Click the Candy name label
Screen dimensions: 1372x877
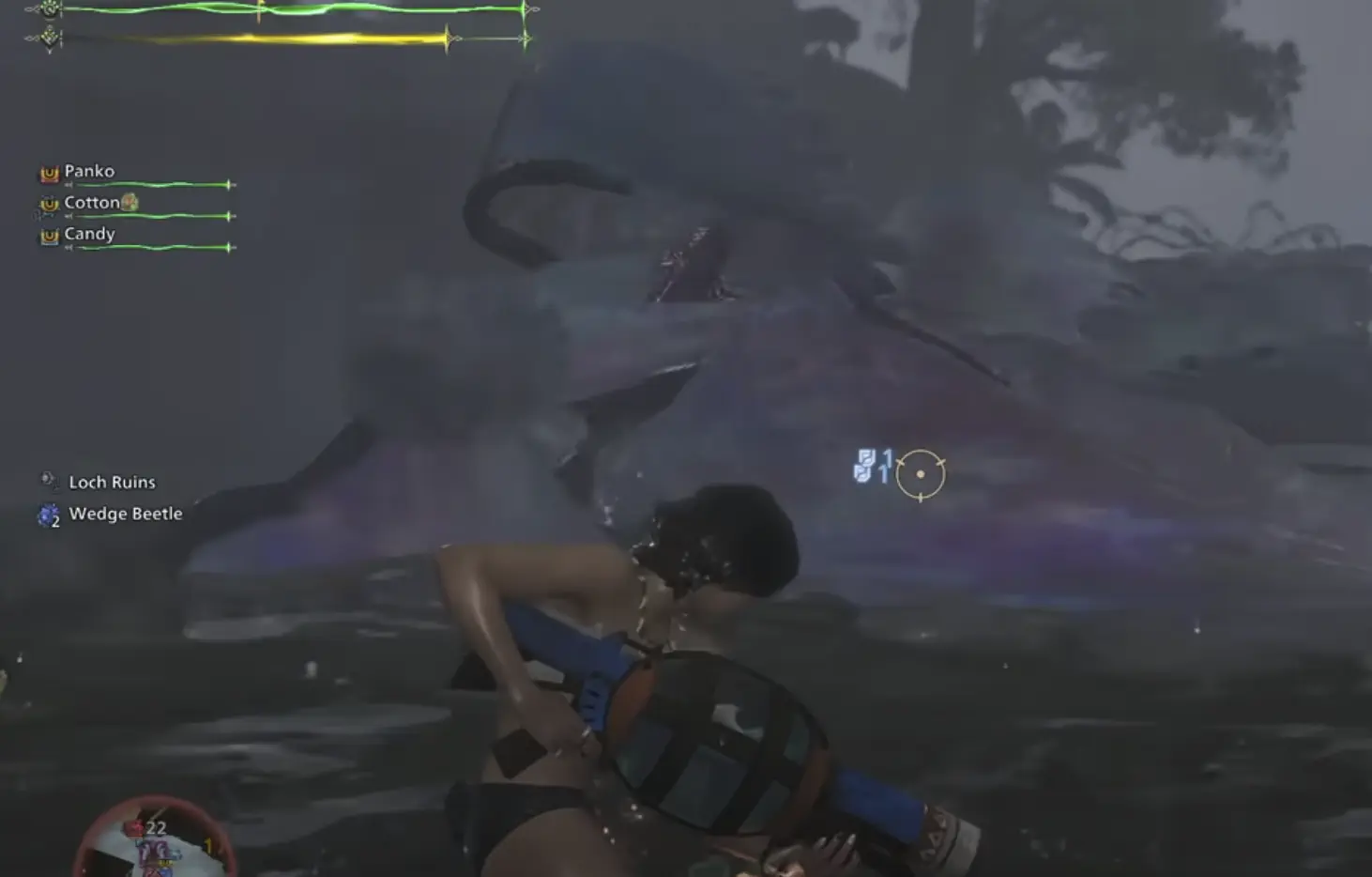pos(89,233)
